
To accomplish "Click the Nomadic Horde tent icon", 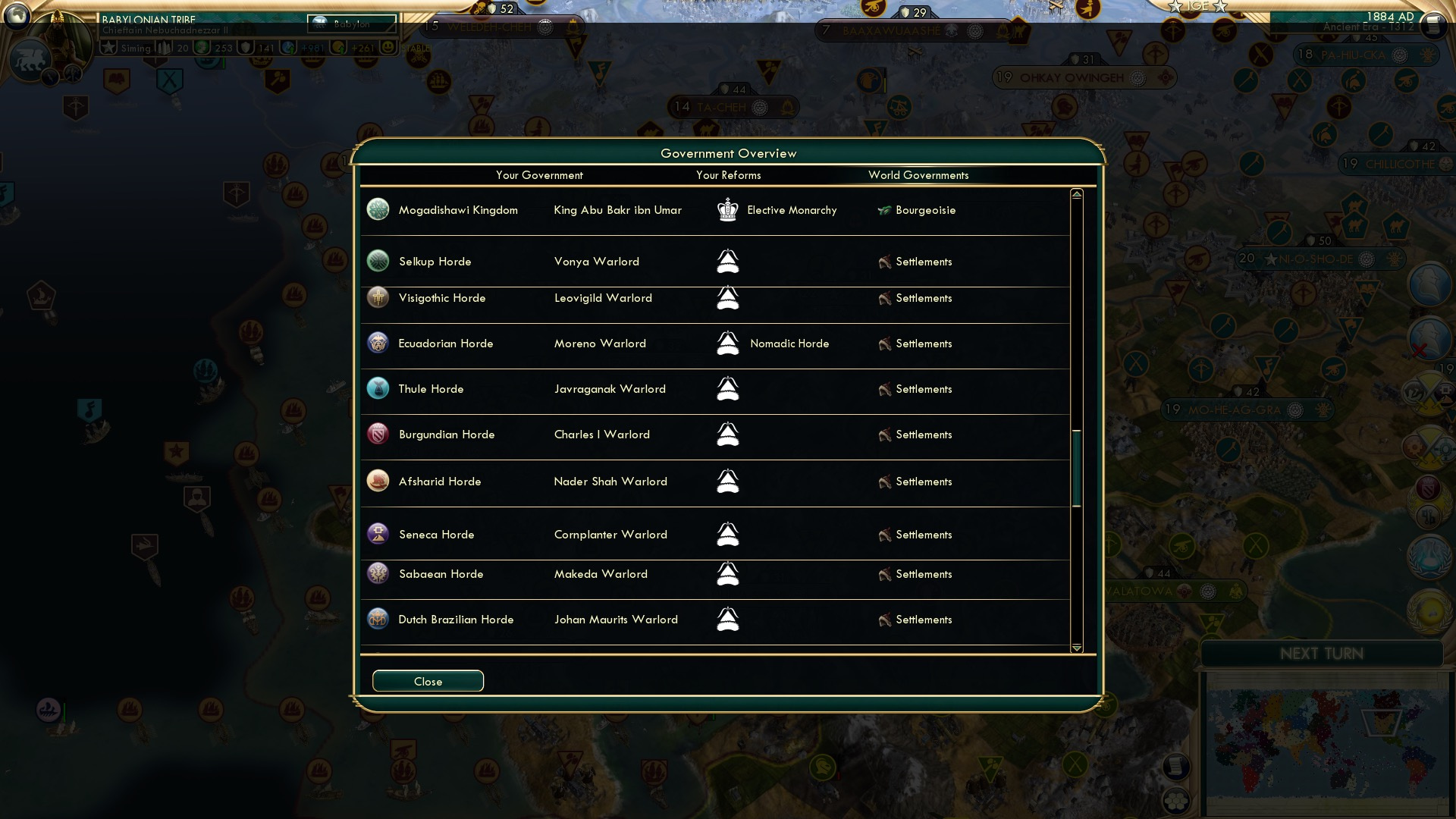I will pyautogui.click(x=728, y=344).
